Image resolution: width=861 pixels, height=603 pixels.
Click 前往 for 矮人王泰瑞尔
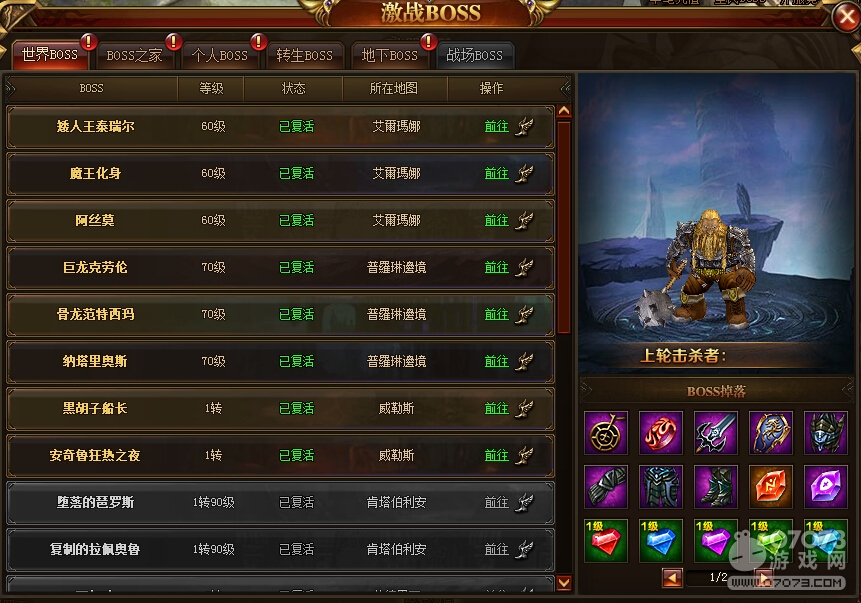[497, 127]
